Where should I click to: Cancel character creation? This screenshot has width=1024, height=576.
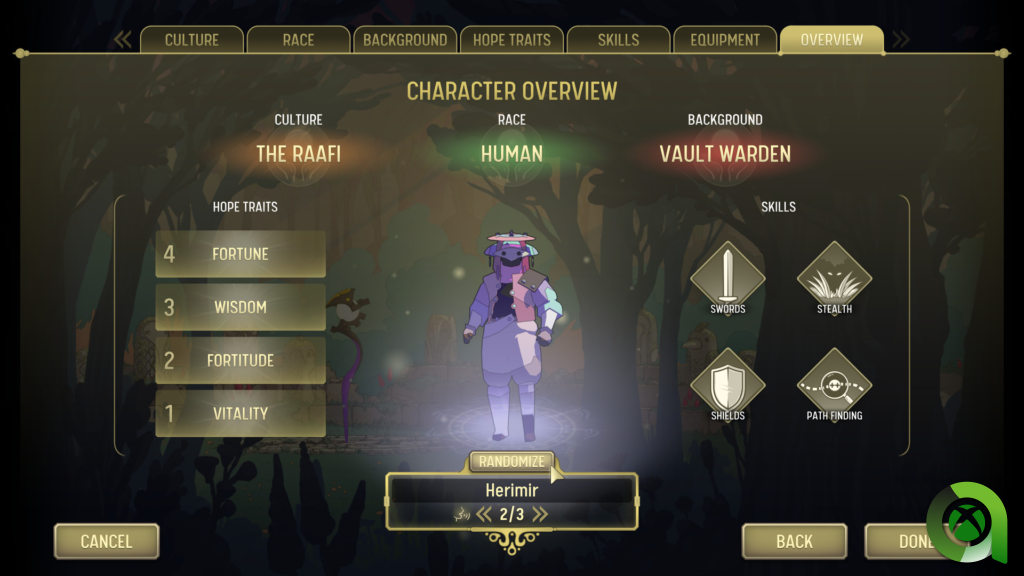tap(106, 541)
